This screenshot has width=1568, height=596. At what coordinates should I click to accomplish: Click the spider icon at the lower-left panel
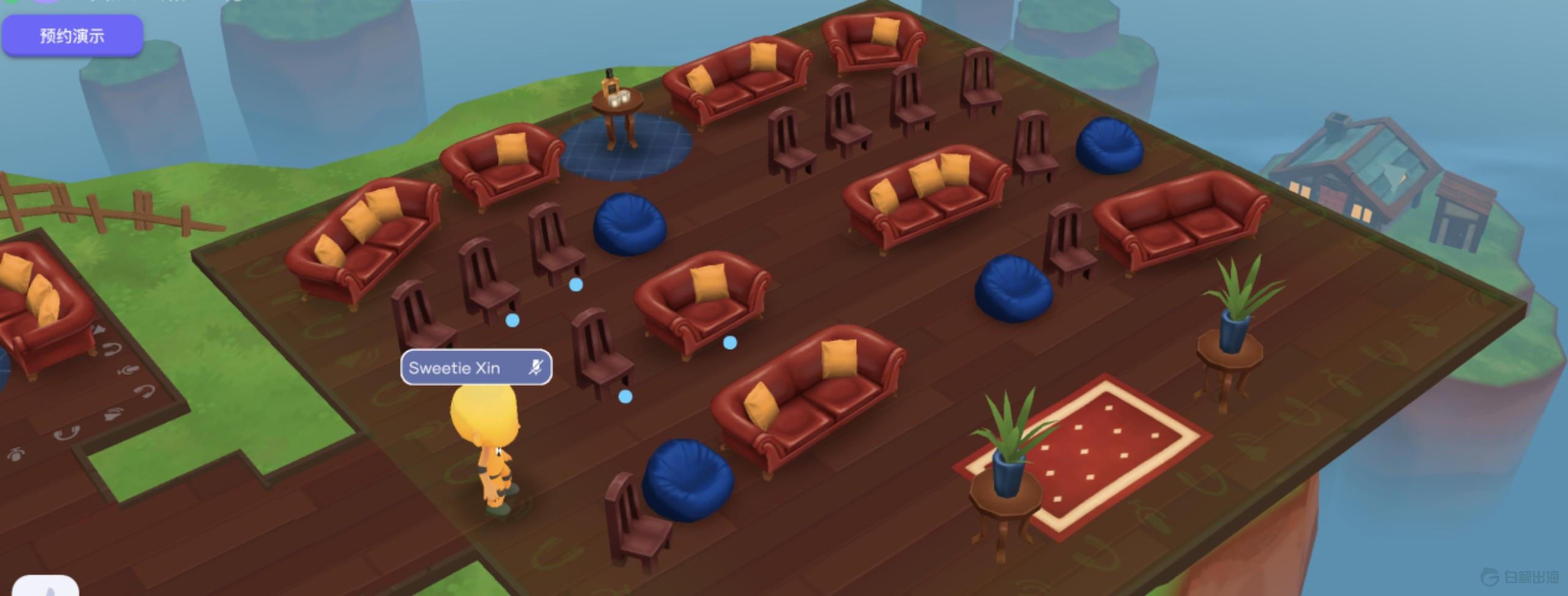point(16,455)
